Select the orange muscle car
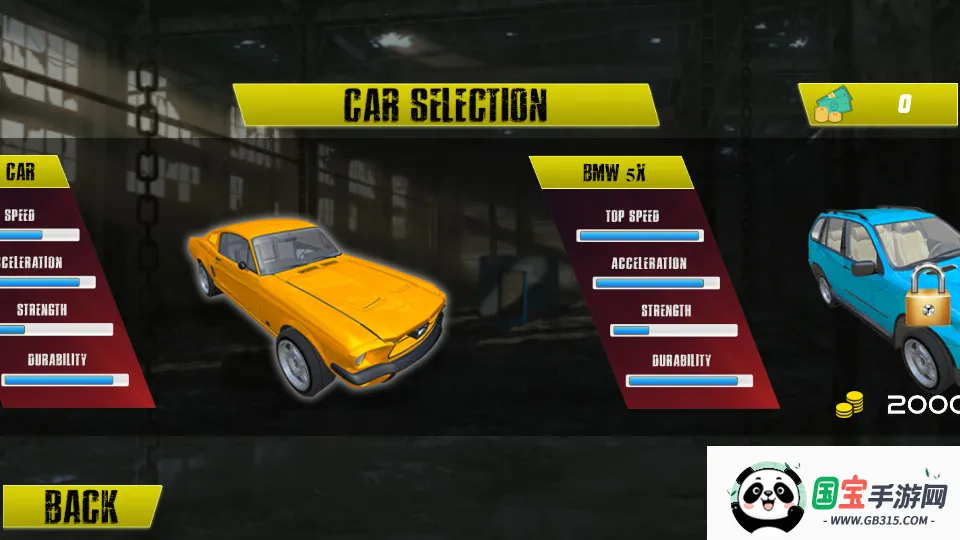Viewport: 960px width, 540px height. pos(318,300)
